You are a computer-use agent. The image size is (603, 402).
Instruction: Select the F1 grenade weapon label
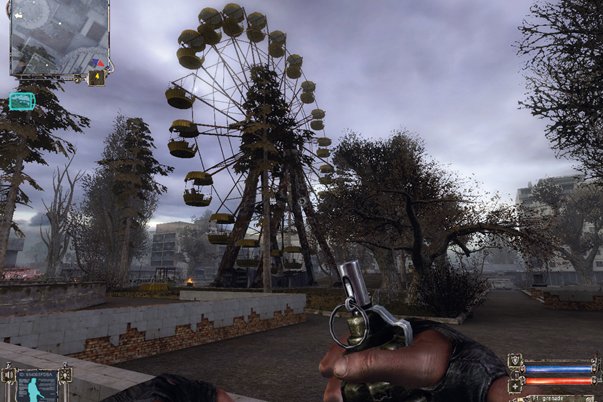549,398
